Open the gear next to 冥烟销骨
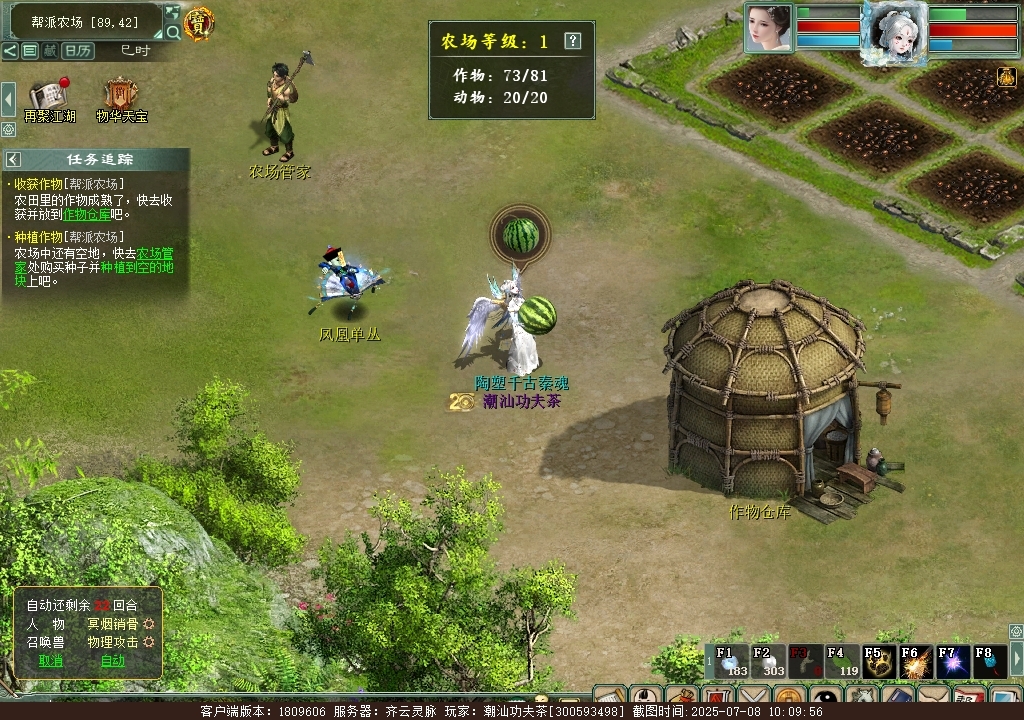The width and height of the screenshot is (1024, 720). [x=149, y=623]
